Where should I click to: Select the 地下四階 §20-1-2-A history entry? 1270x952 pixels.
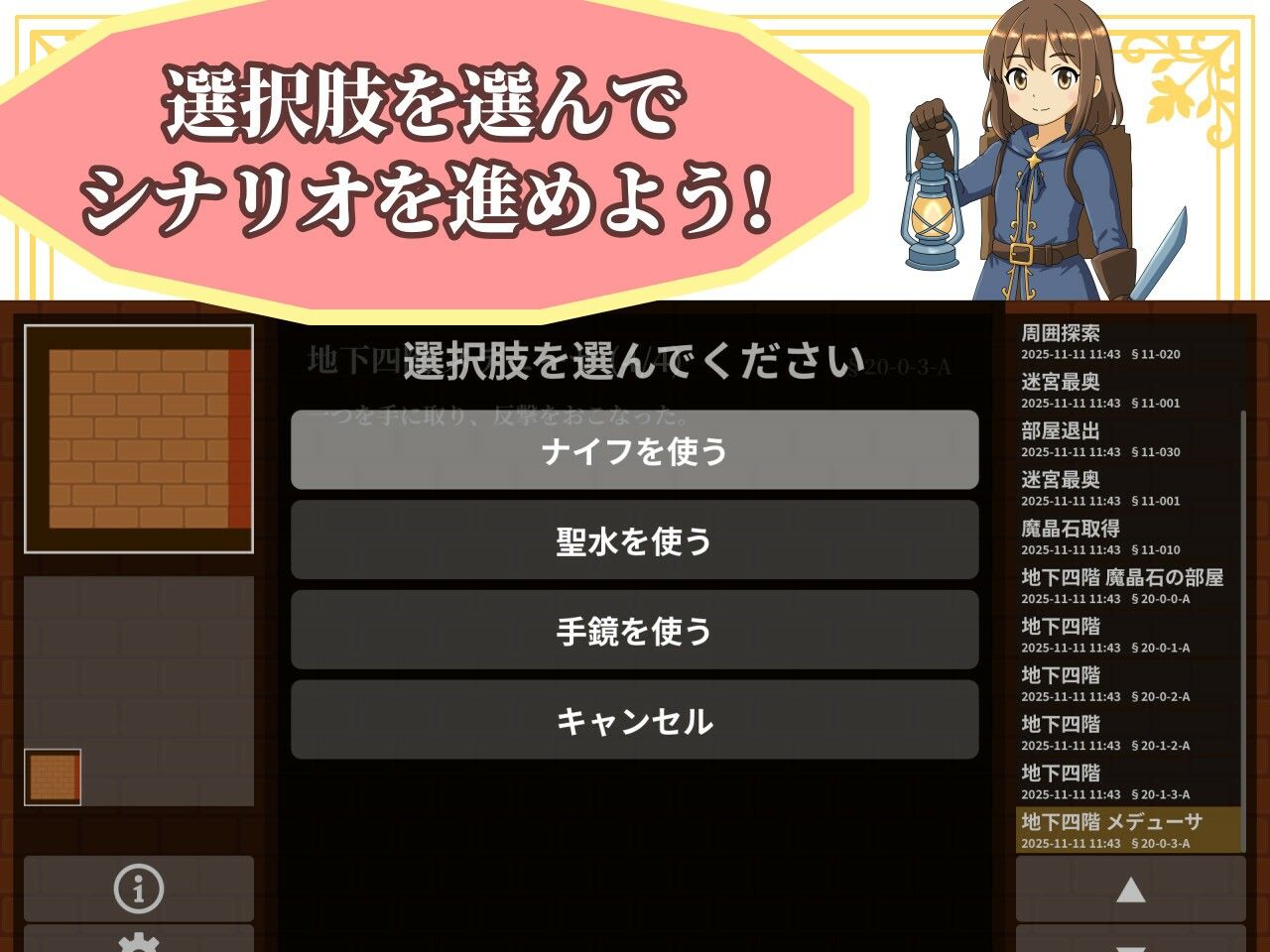[1126, 732]
